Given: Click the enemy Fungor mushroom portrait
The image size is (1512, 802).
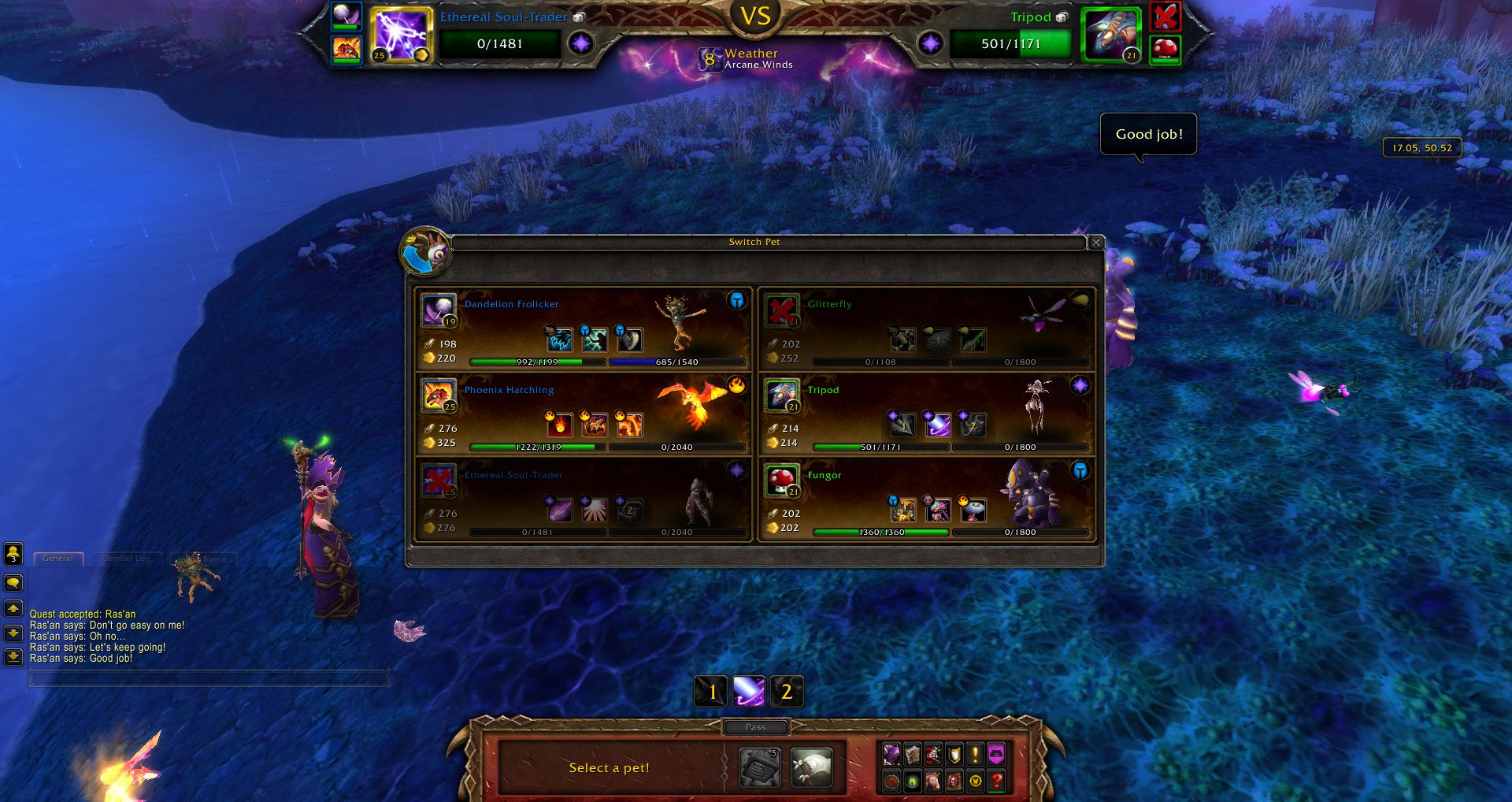Looking at the screenshot, I should 1165,49.
